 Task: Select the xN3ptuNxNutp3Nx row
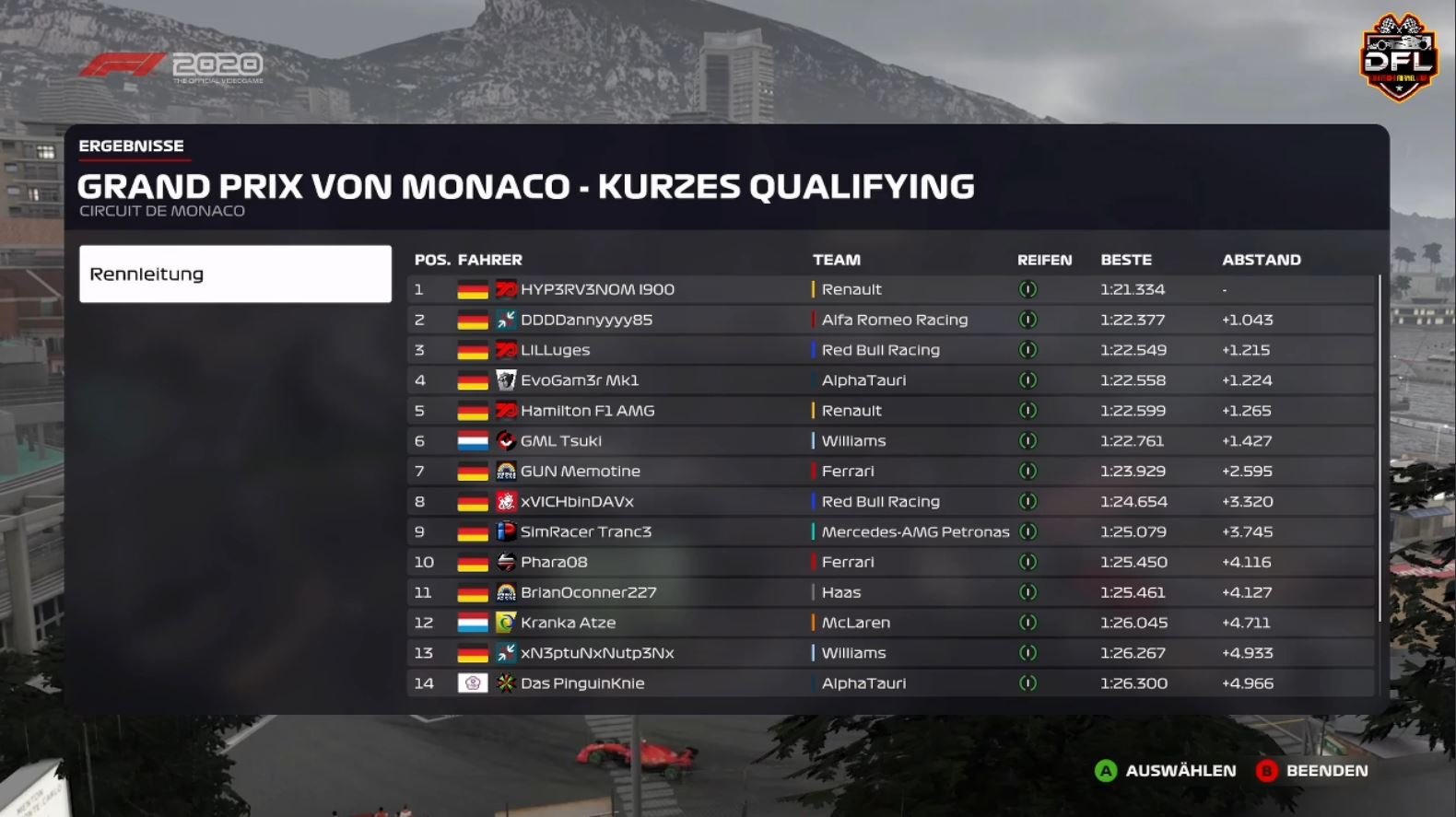point(597,653)
